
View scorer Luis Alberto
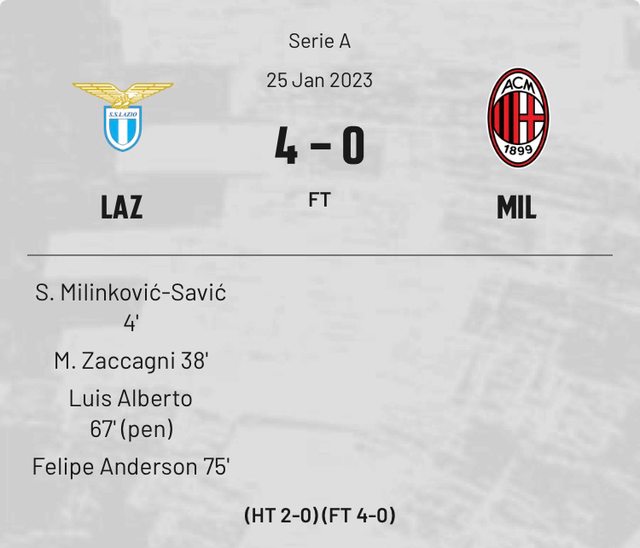point(131,398)
